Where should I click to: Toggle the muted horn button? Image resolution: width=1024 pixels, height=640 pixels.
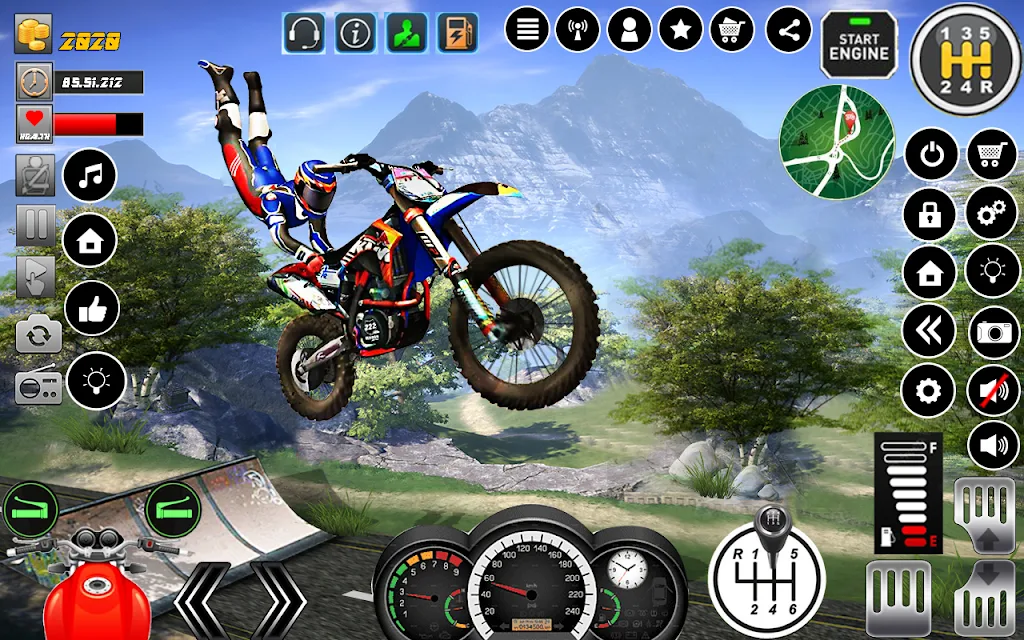(992, 390)
